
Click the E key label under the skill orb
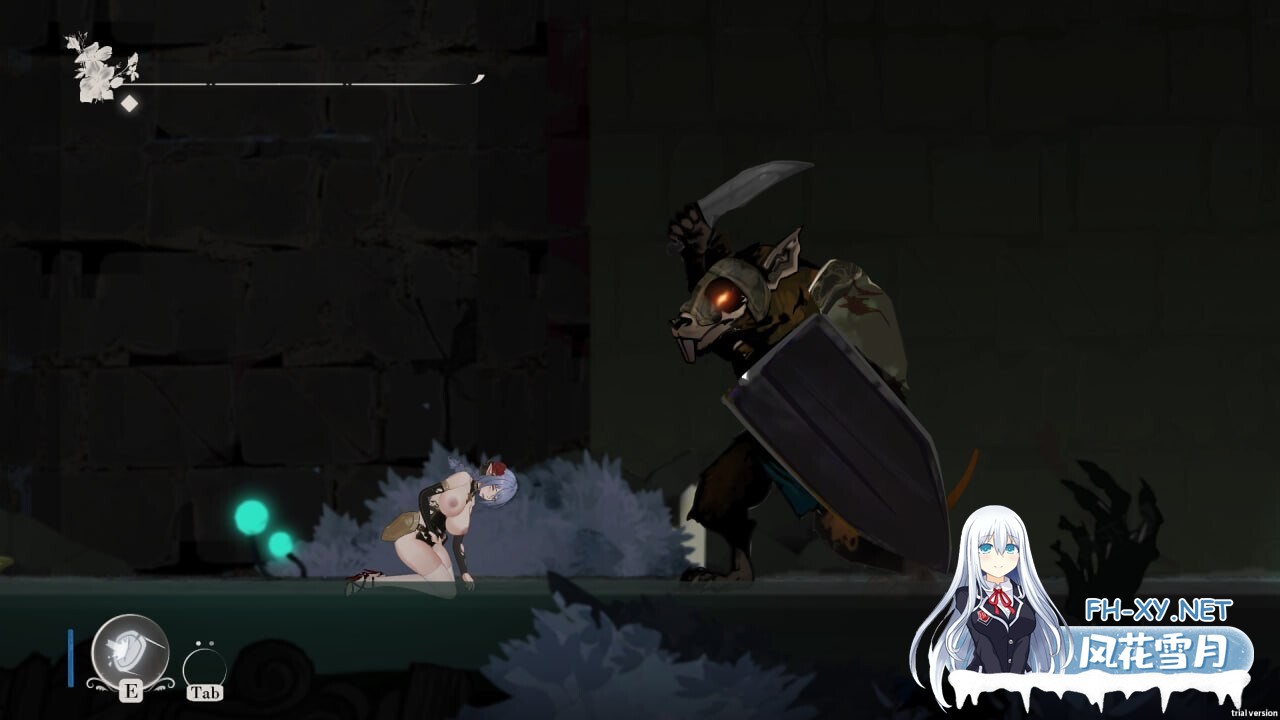[x=131, y=691]
